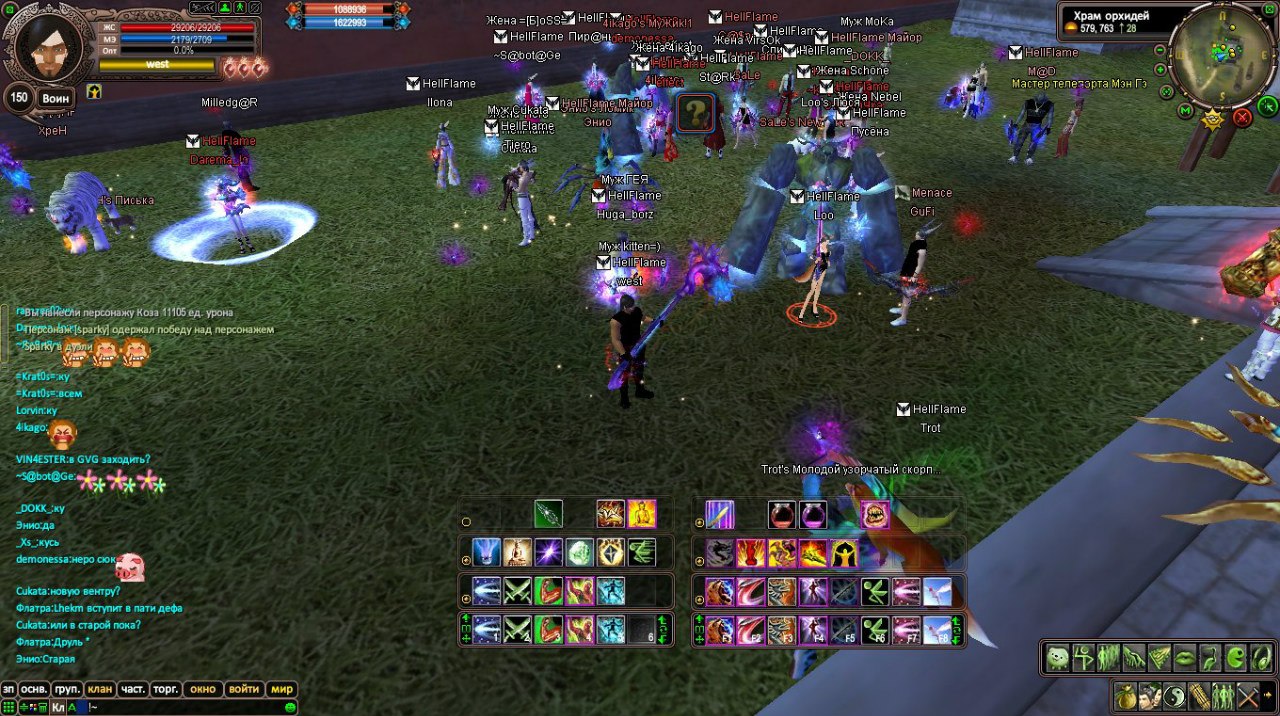Open the world map via M button
Image resolution: width=1280 pixels, height=716 pixels.
tap(1186, 109)
